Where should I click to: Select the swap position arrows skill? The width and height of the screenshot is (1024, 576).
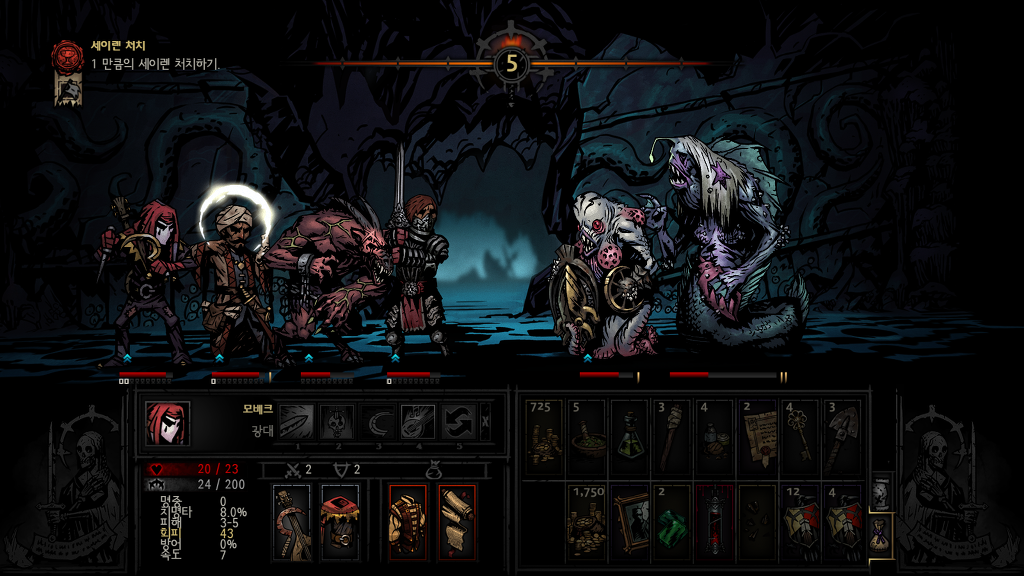pyautogui.click(x=459, y=421)
